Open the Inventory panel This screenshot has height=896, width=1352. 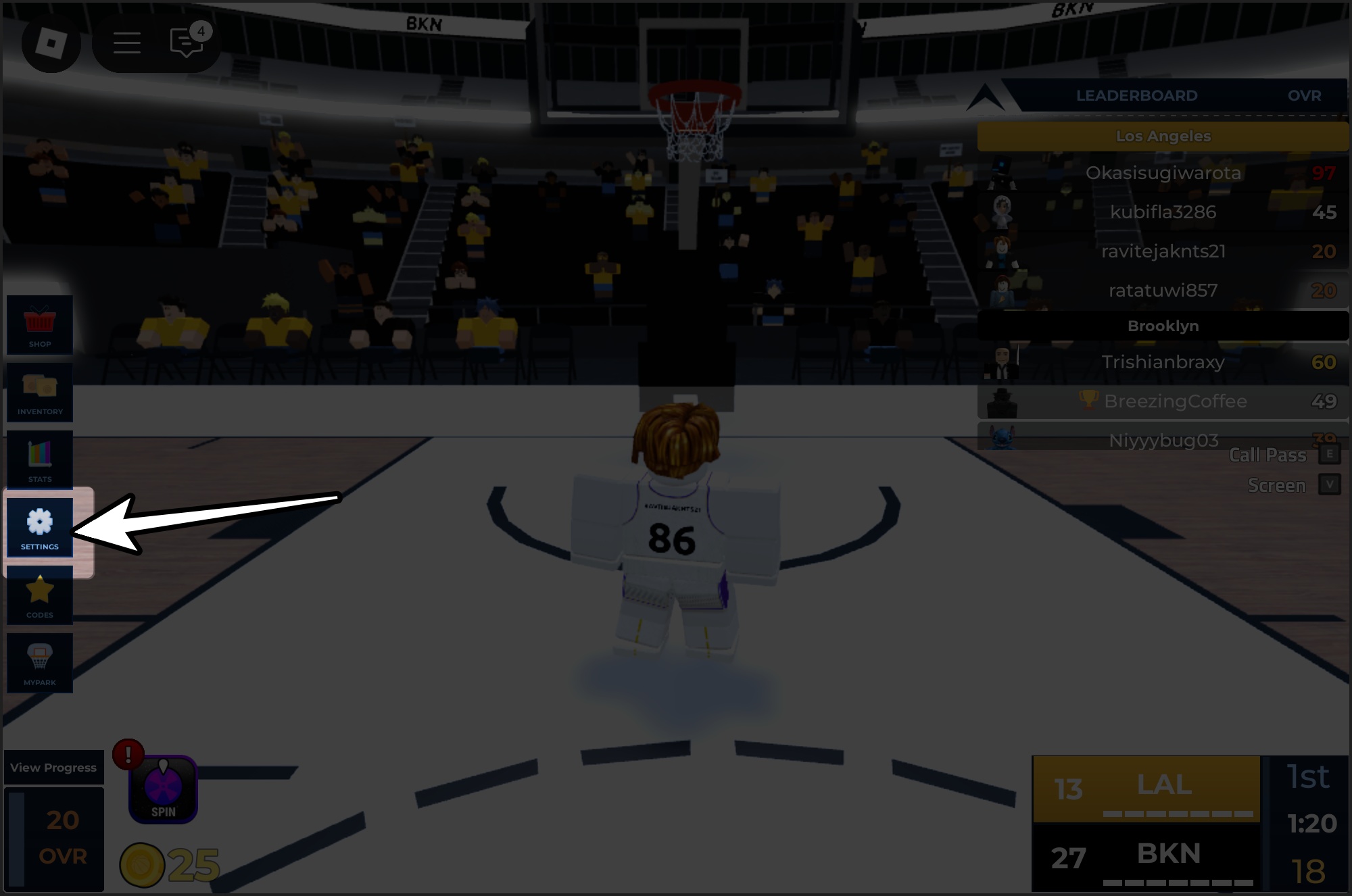pos(40,393)
